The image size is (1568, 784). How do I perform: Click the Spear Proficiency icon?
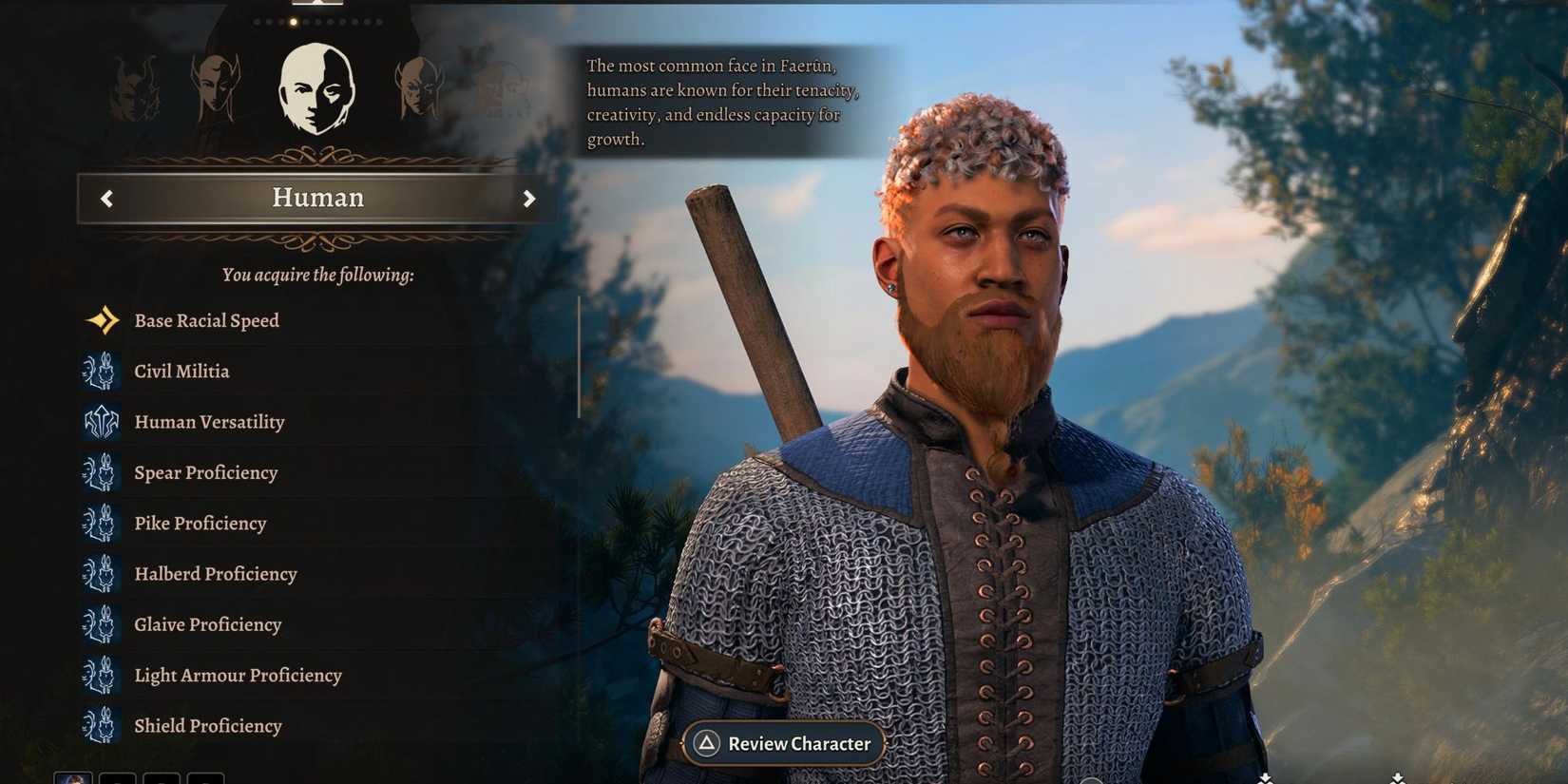(100, 472)
